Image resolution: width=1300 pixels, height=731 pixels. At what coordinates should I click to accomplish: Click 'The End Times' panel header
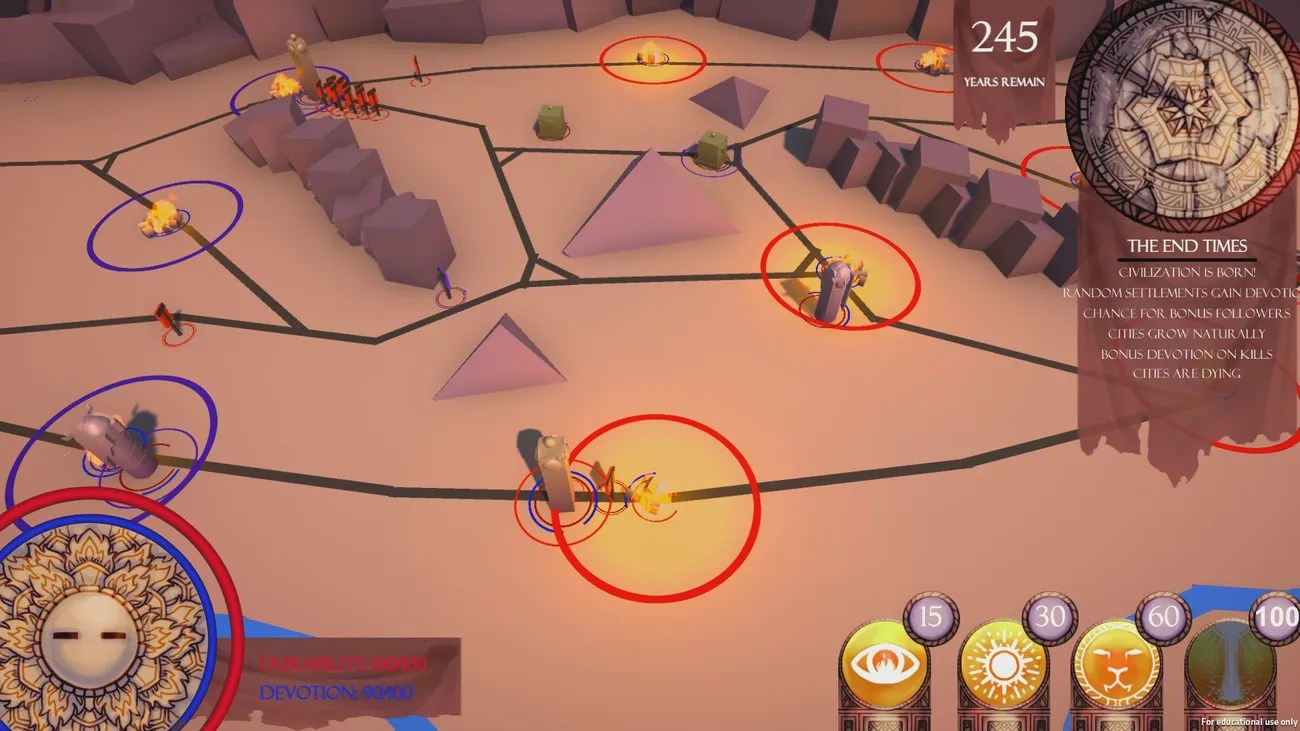click(x=1188, y=245)
